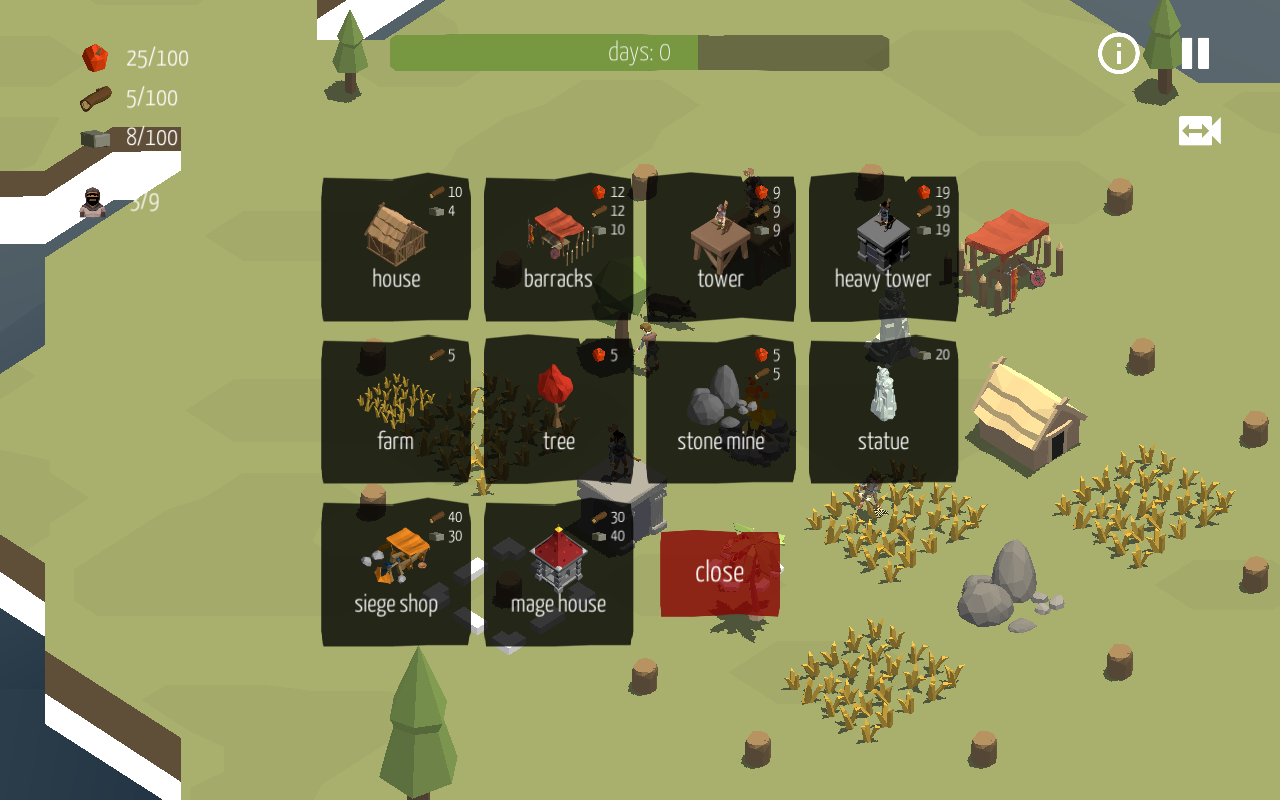Choose the barracks build option

click(558, 249)
